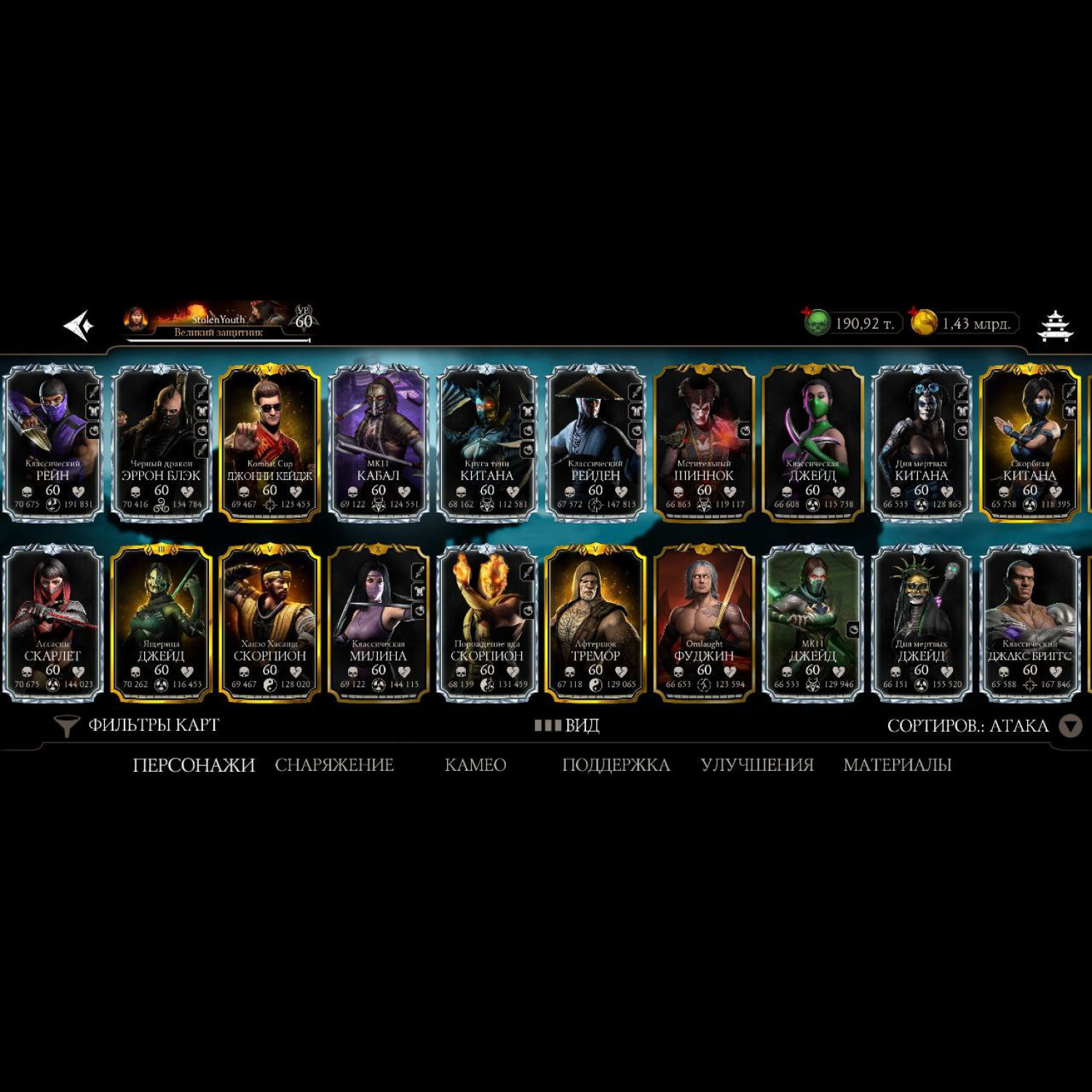Open card filters (Фильтры карт)
Viewport: 1092px width, 1092px height.
click(137, 725)
